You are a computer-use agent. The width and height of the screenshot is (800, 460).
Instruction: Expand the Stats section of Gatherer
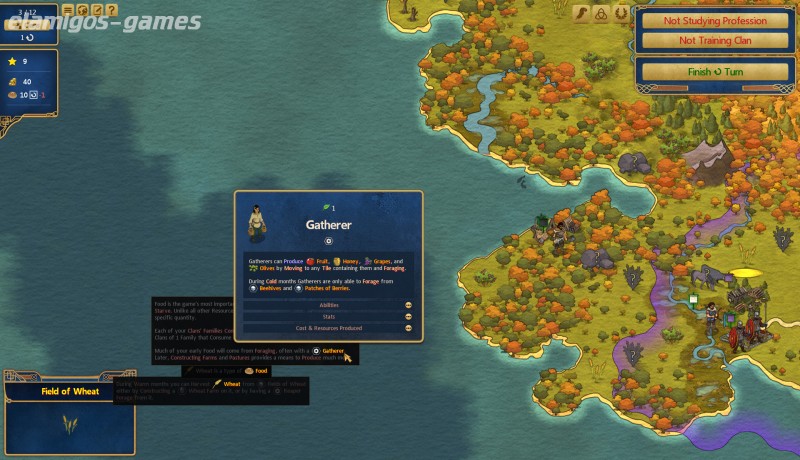coord(329,316)
